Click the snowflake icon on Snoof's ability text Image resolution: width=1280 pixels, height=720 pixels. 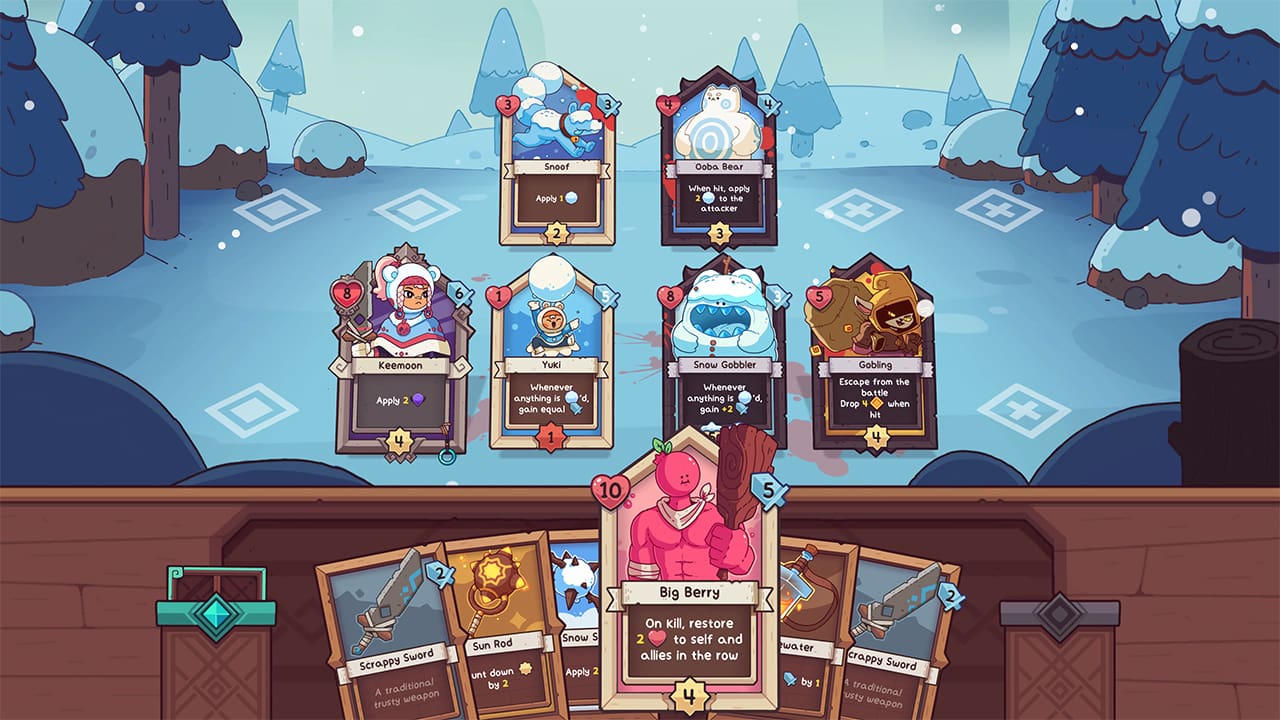571,198
